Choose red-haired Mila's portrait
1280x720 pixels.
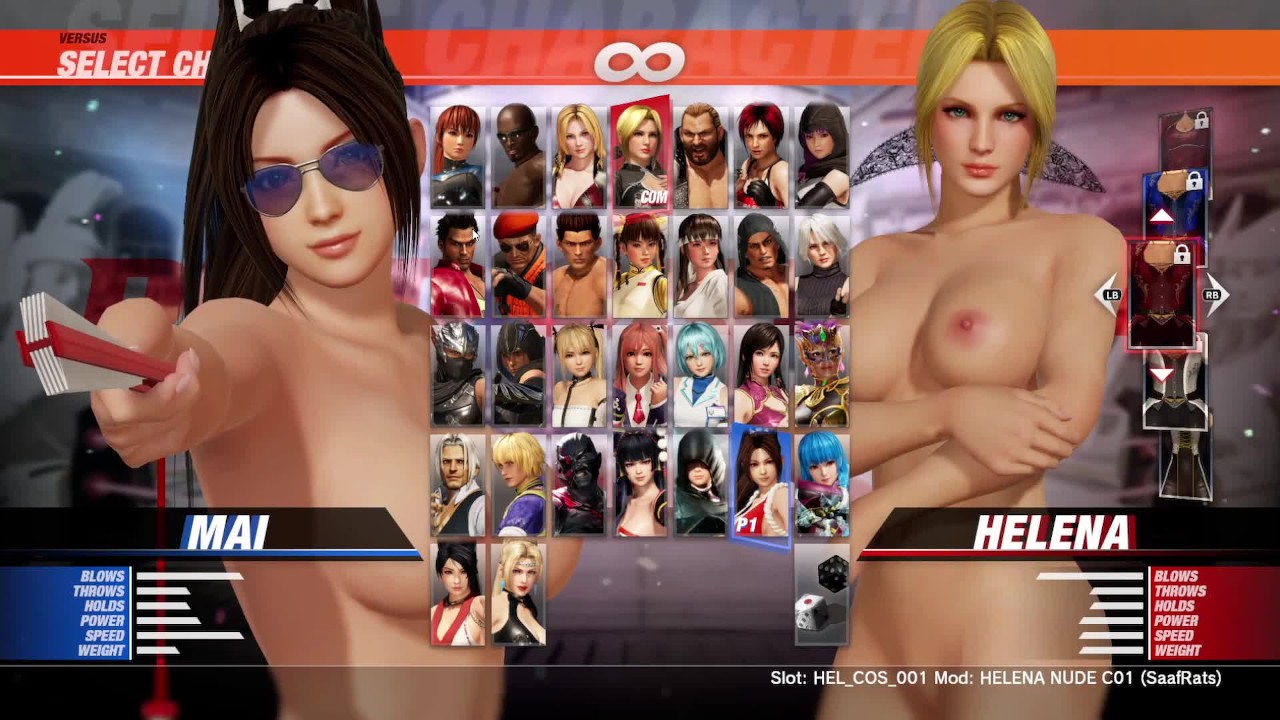click(x=762, y=156)
